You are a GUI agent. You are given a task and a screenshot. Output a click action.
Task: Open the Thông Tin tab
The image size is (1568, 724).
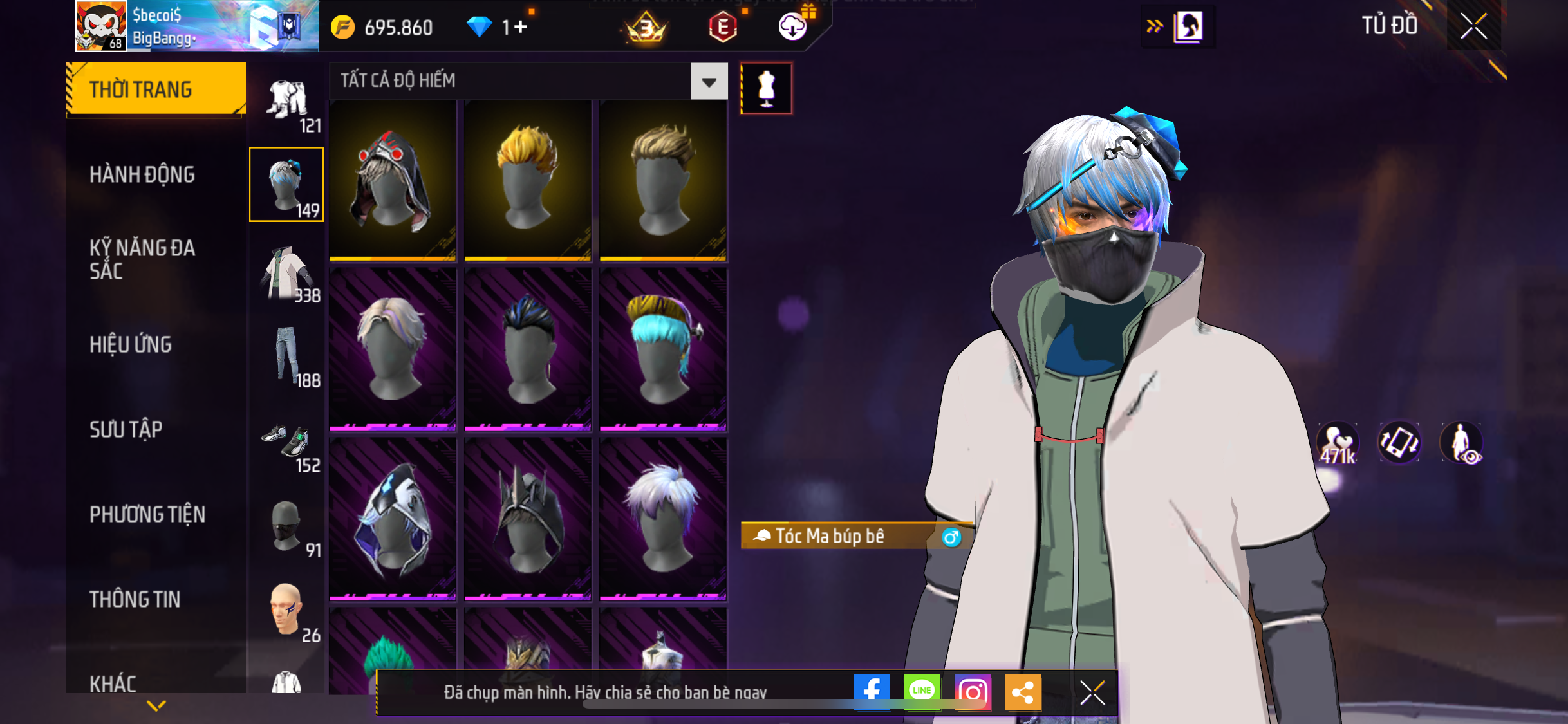pos(135,599)
